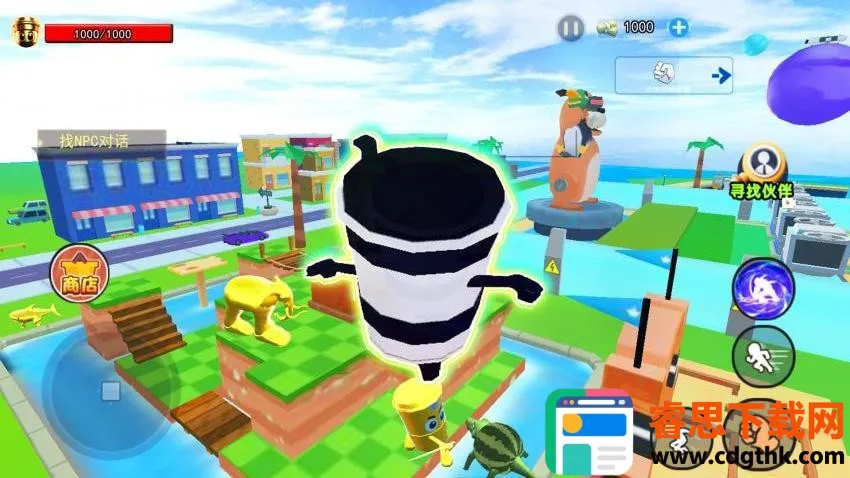Viewport: 850px width, 478px height.
Task: Pause the game
Action: [570, 28]
